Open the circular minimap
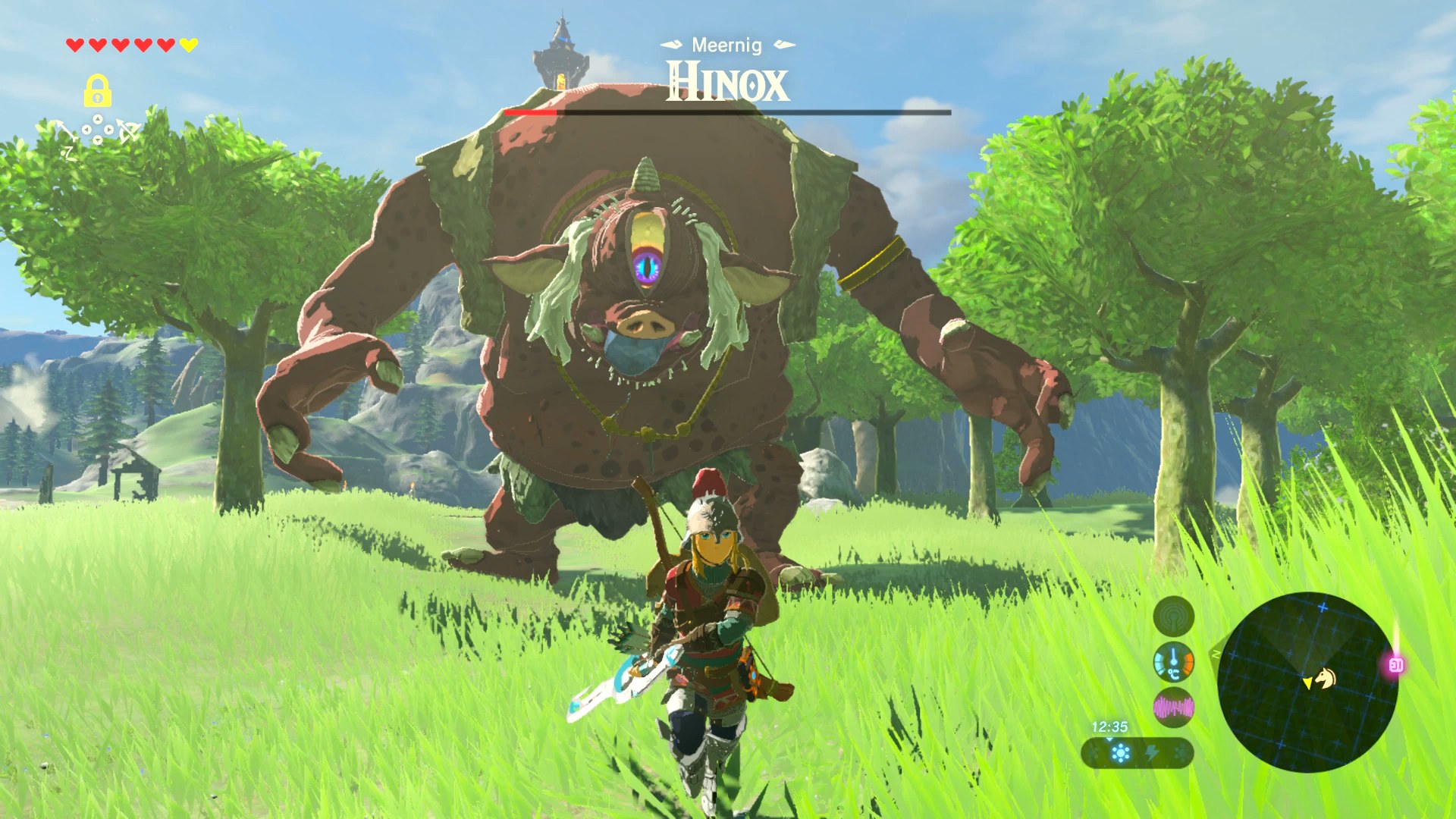This screenshot has width=1456, height=819. coord(1307,682)
